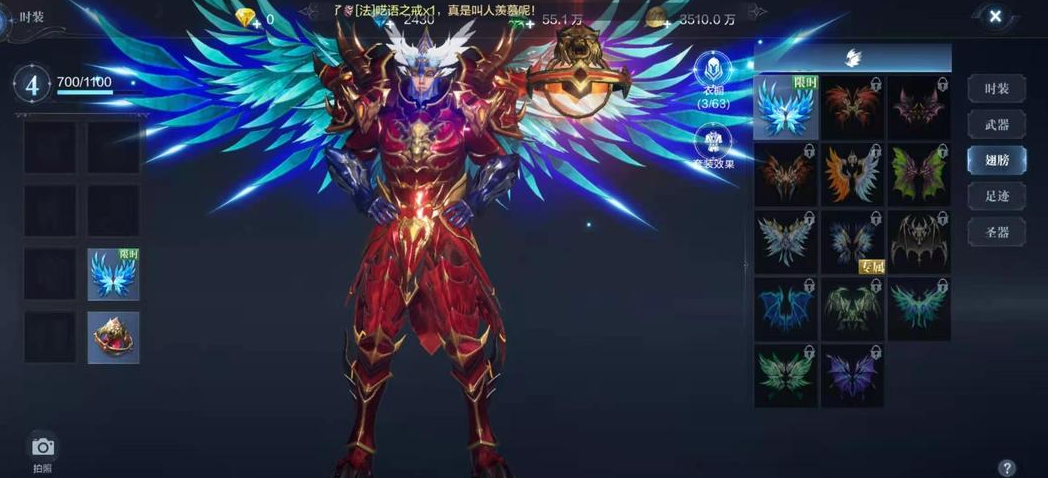Select the blue 限时 wings in the grid

pyautogui.click(x=786, y=107)
